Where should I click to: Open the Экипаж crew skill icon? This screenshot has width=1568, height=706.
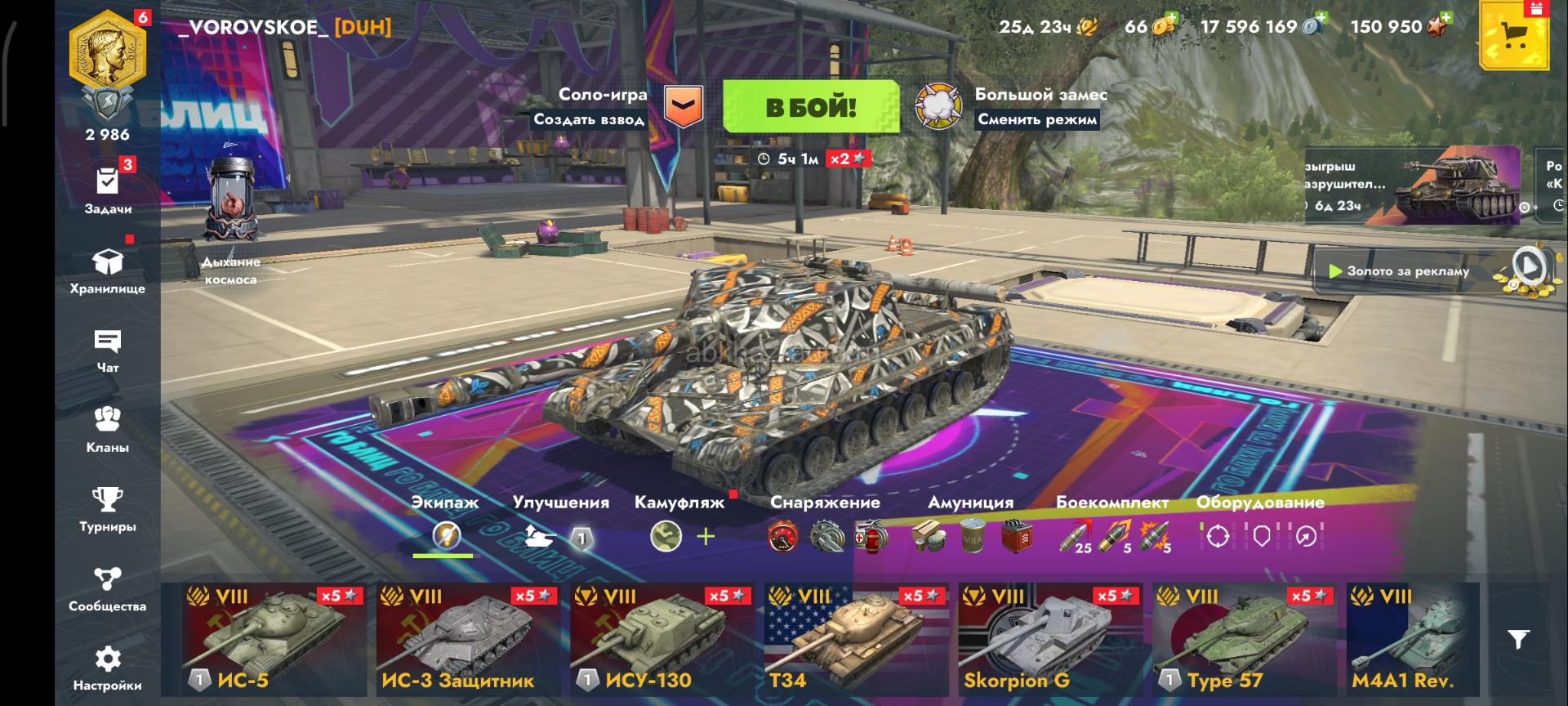click(446, 536)
